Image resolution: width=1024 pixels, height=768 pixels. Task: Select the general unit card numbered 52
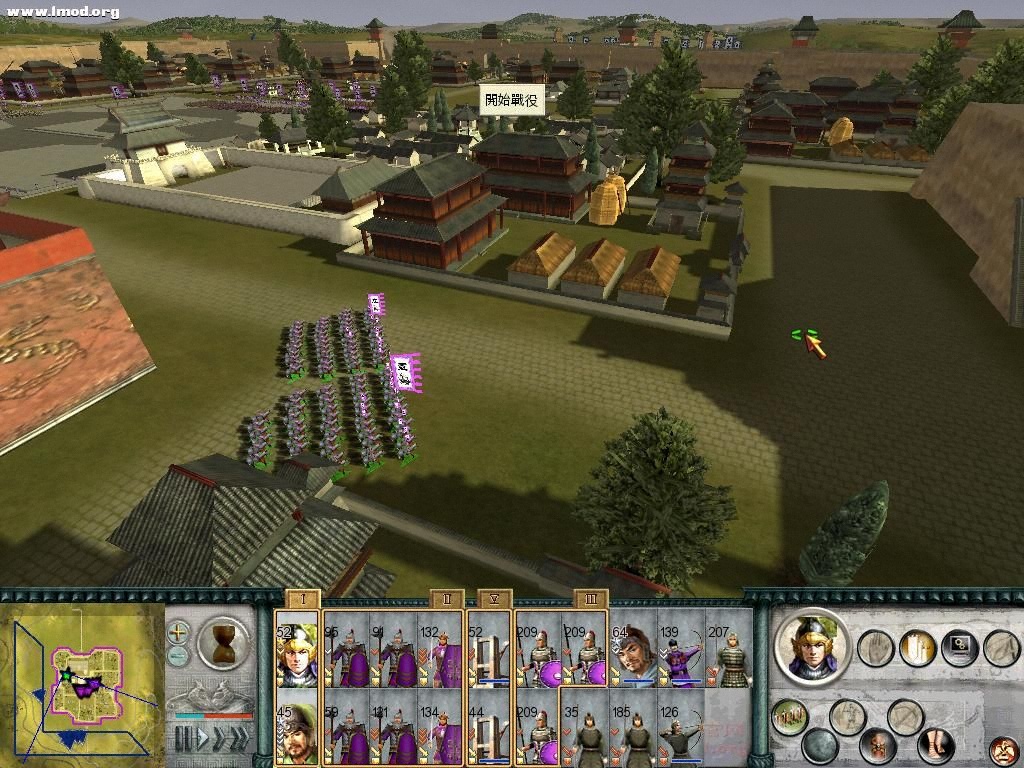pyautogui.click(x=297, y=654)
